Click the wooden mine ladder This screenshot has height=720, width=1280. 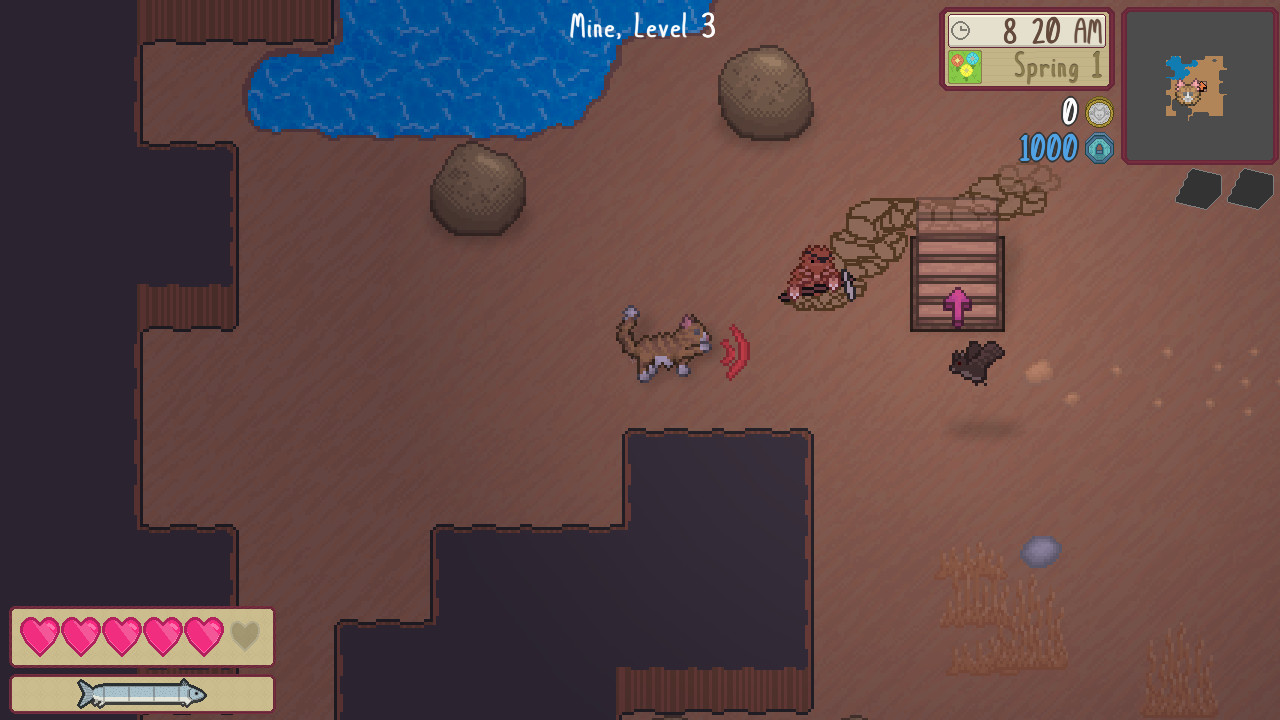957,278
